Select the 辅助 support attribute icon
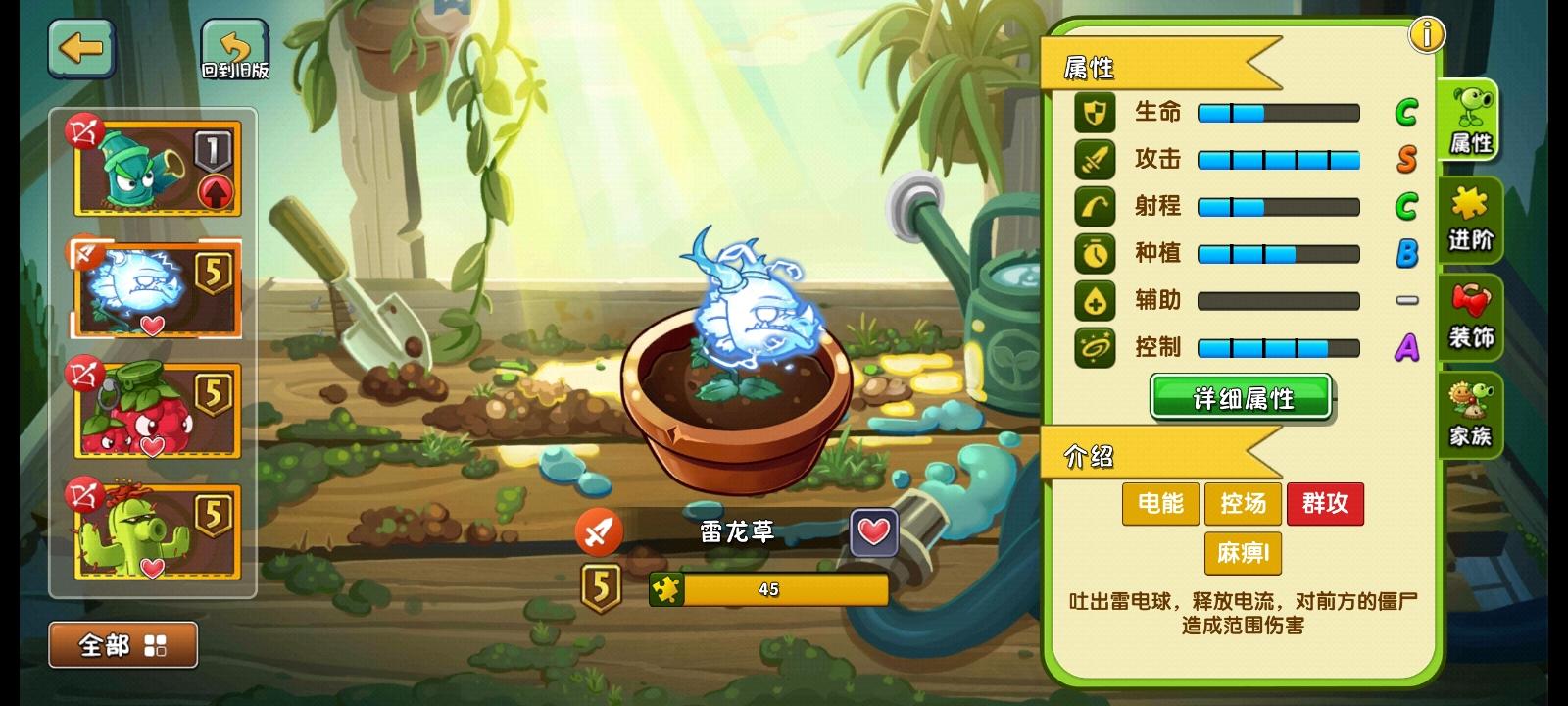 click(1095, 301)
